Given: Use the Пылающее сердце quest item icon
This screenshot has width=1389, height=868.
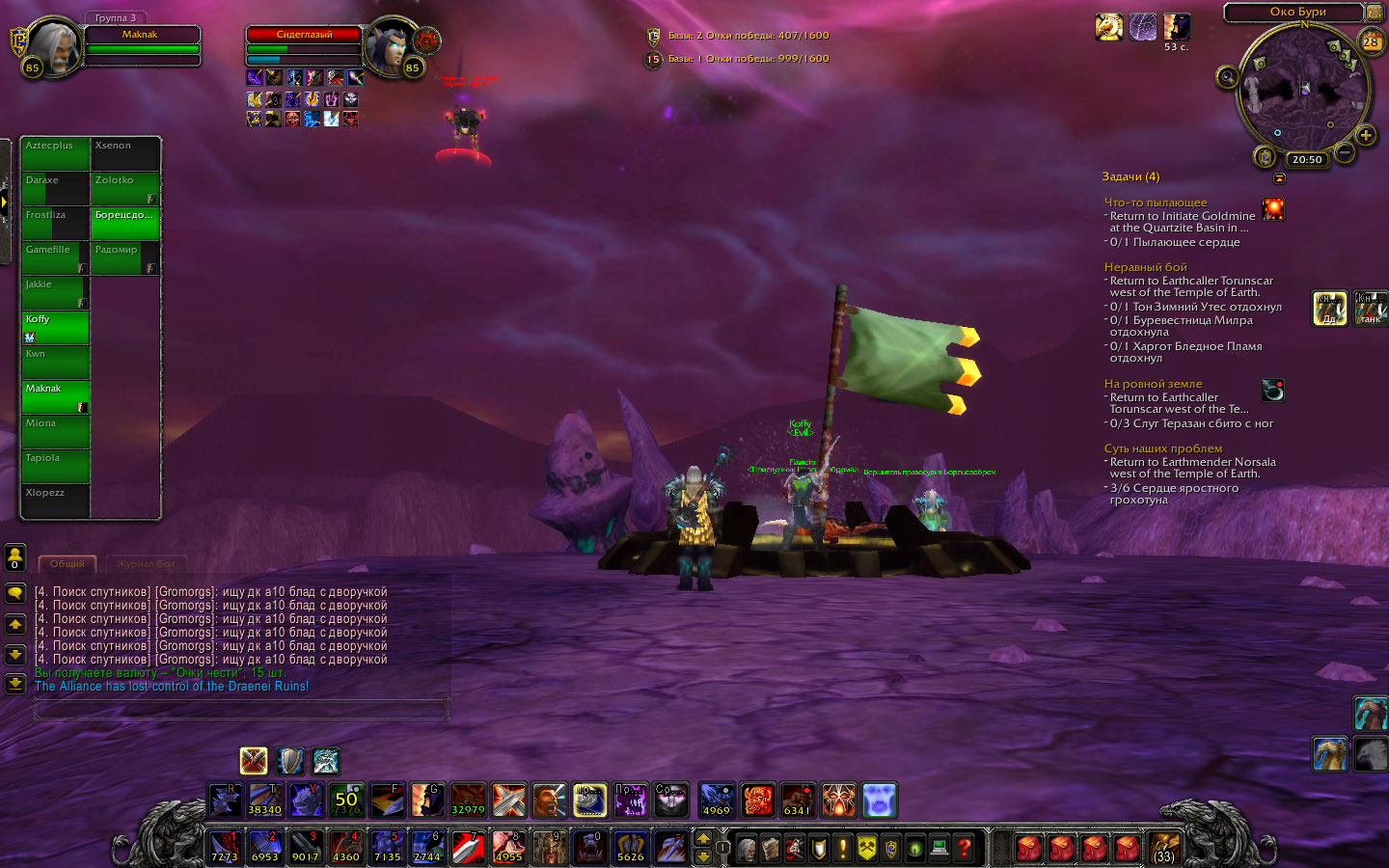Looking at the screenshot, I should click(1273, 209).
